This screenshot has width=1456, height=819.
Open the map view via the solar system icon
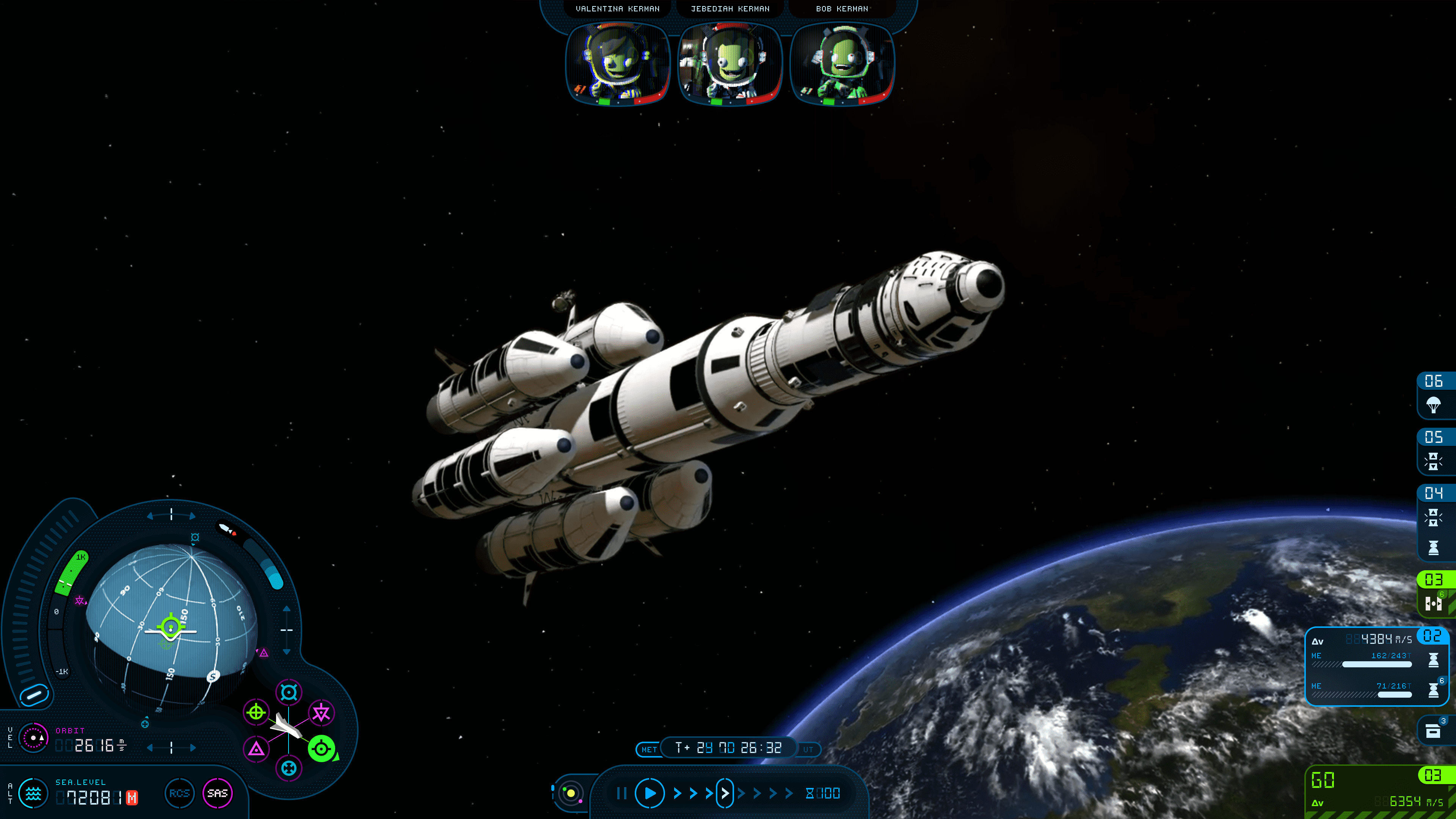(570, 792)
